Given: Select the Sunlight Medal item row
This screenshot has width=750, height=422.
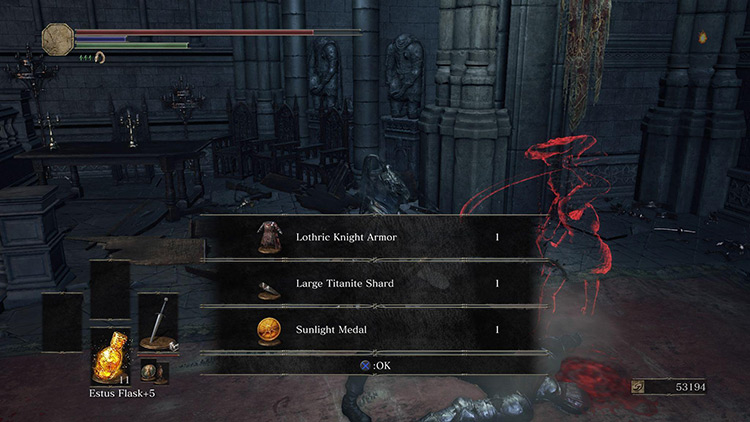Looking at the screenshot, I should tap(374, 328).
